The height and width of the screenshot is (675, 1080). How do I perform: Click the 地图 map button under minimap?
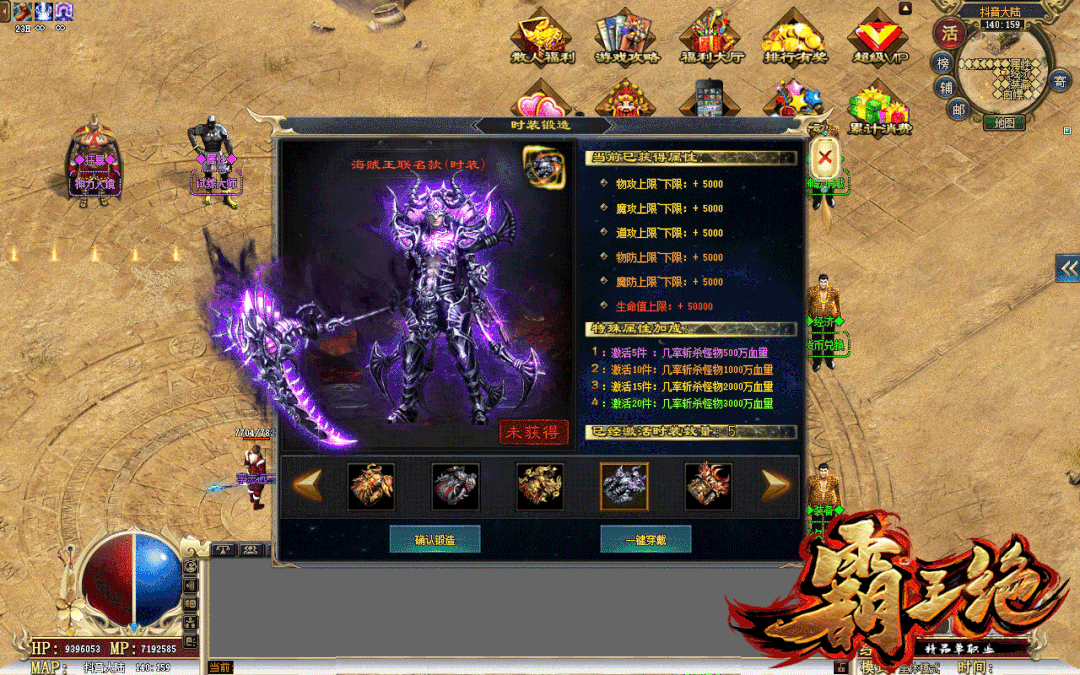(1004, 123)
